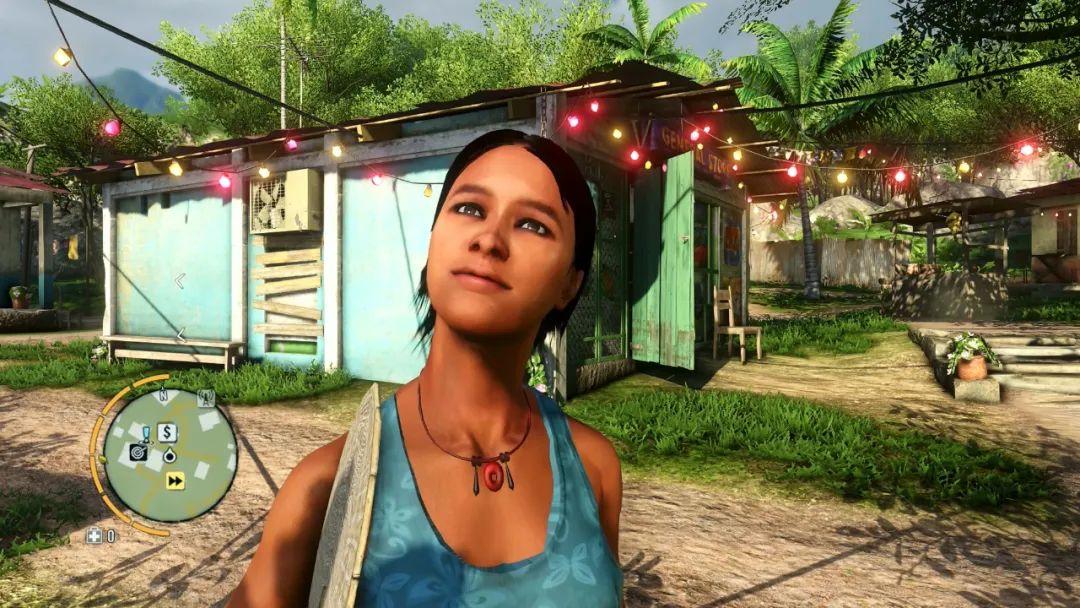The image size is (1080, 608).
Task: Click the circular minimap
Action: click(170, 455)
